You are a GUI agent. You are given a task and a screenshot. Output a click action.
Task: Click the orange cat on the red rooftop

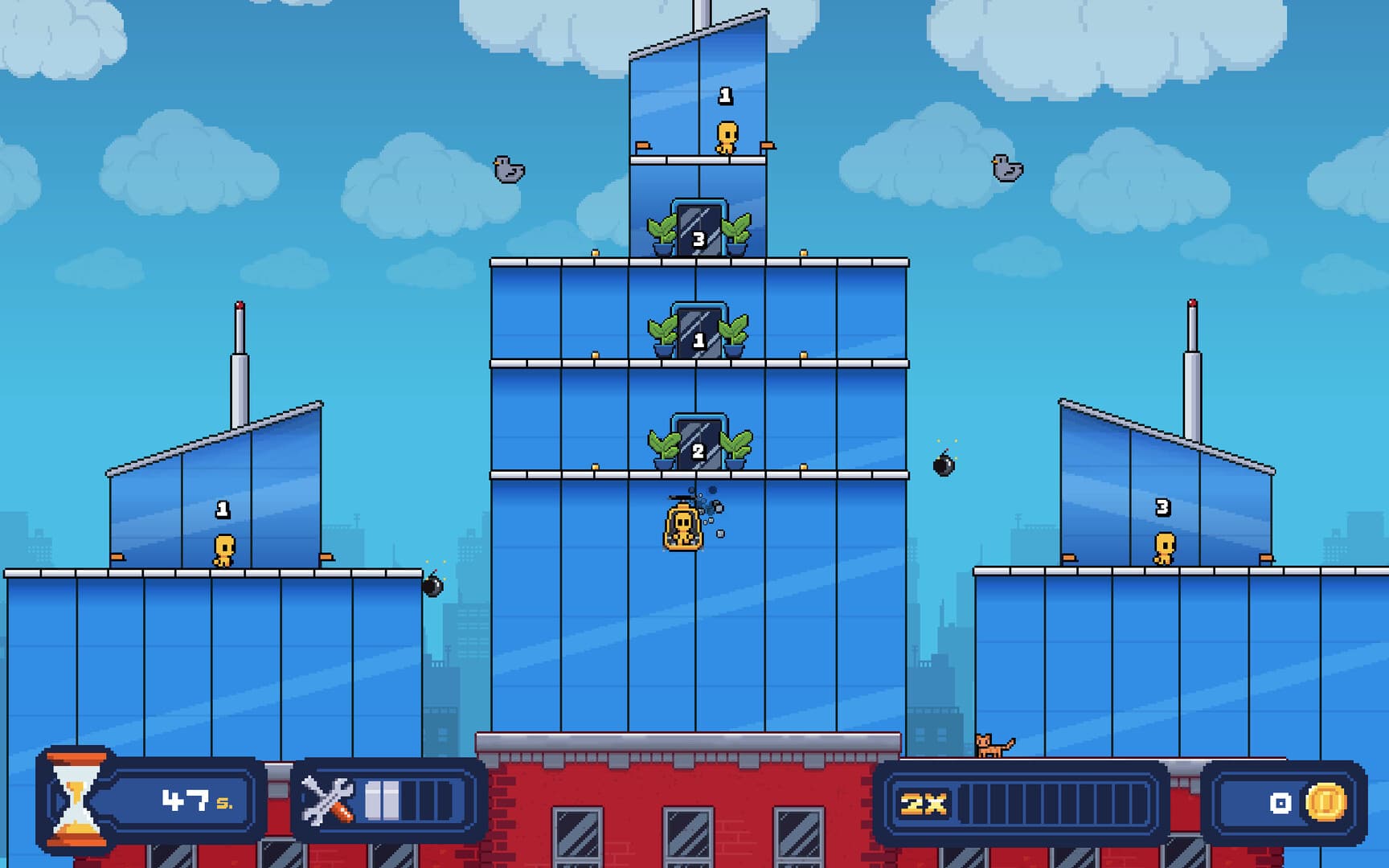[x=988, y=743]
